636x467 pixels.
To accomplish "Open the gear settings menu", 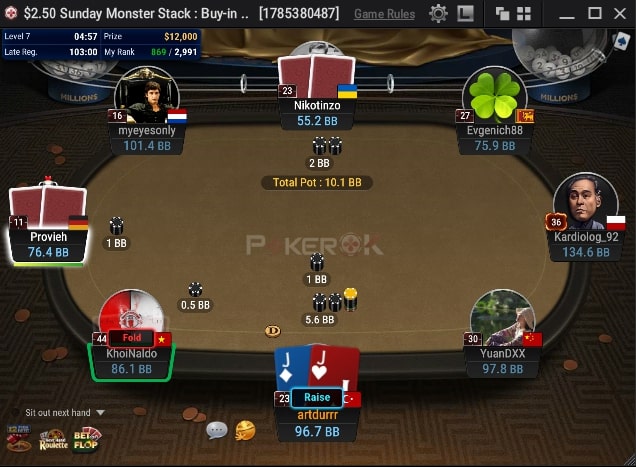I will click(438, 14).
